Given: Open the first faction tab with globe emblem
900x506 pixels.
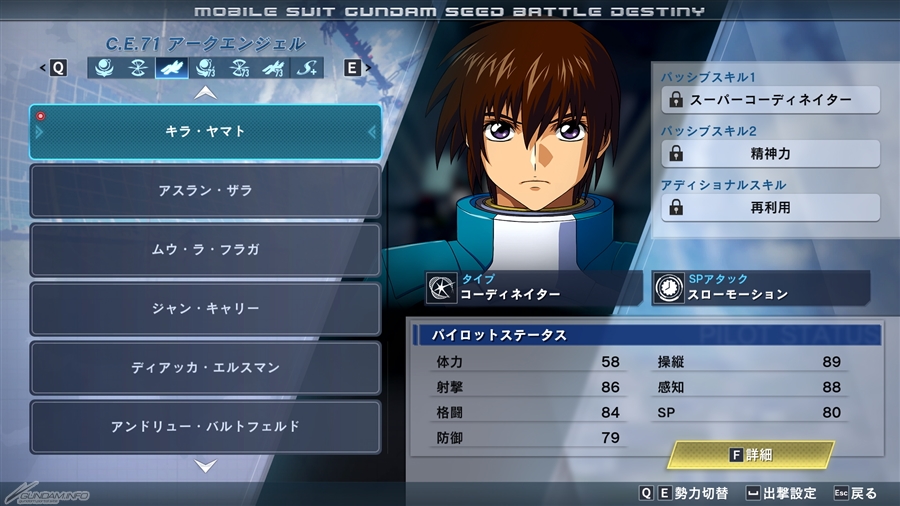Looking at the screenshot, I should (103, 68).
